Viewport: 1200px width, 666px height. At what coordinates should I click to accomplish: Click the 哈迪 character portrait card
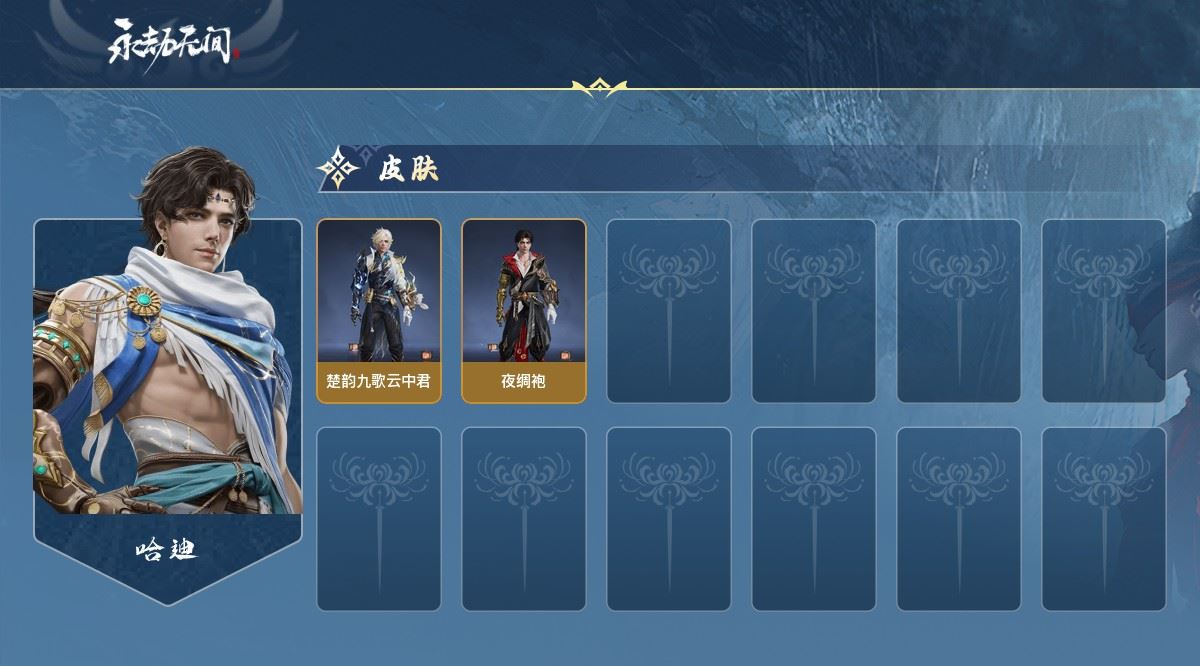(x=167, y=380)
